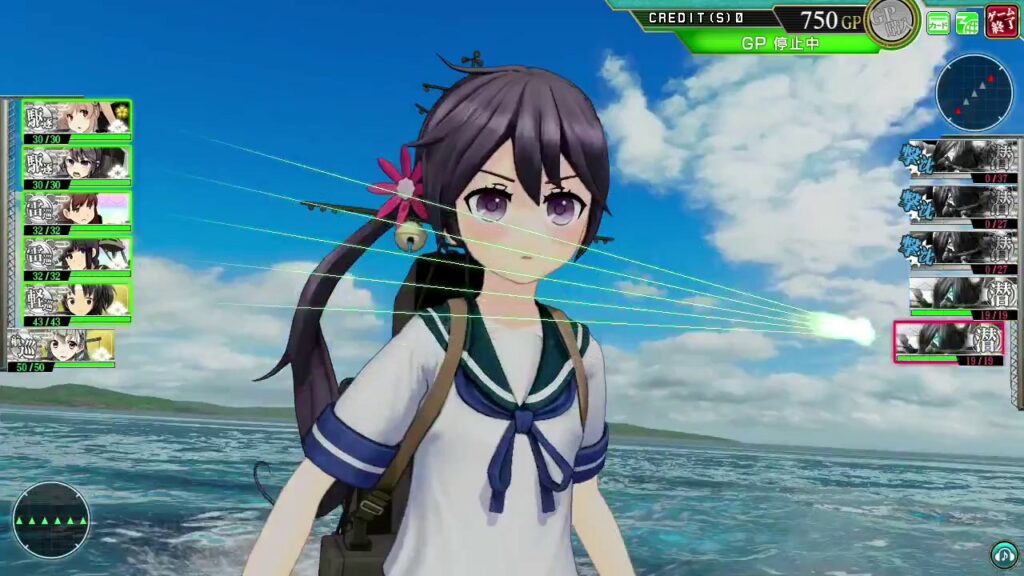1024x576 pixels.
Task: Click the round formation radar with green triangles
Action: pyautogui.click(x=51, y=520)
